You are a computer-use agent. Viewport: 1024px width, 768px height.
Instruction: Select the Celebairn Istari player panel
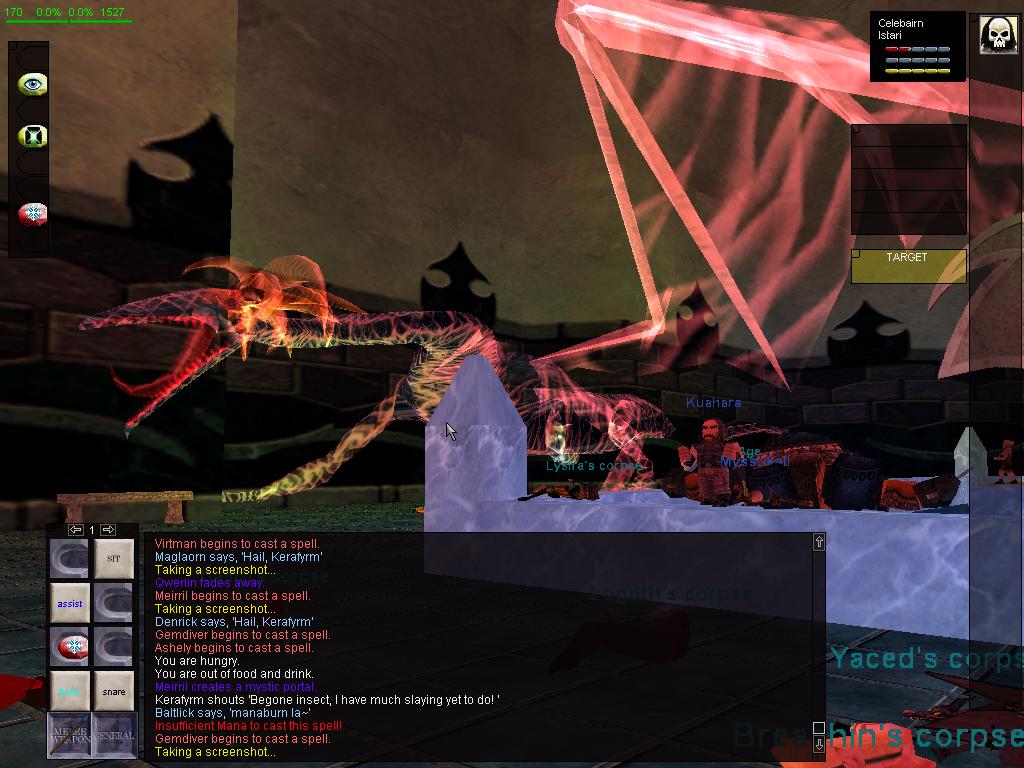(918, 46)
